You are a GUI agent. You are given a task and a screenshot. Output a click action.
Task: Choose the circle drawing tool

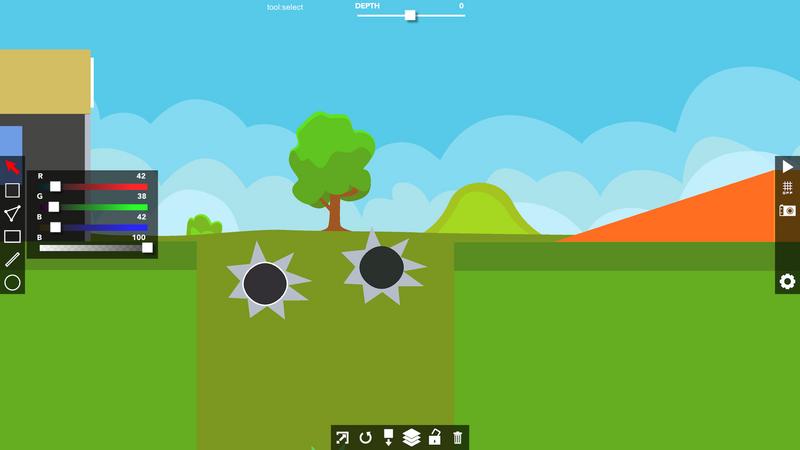(x=12, y=282)
